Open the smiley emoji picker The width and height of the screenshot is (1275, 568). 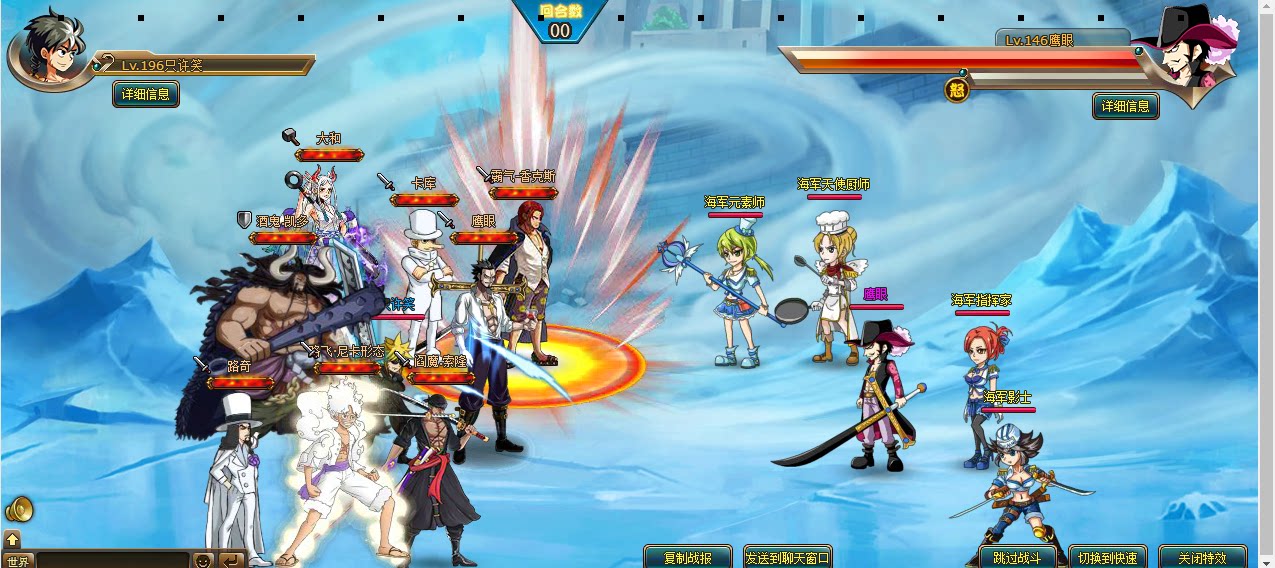(203, 560)
